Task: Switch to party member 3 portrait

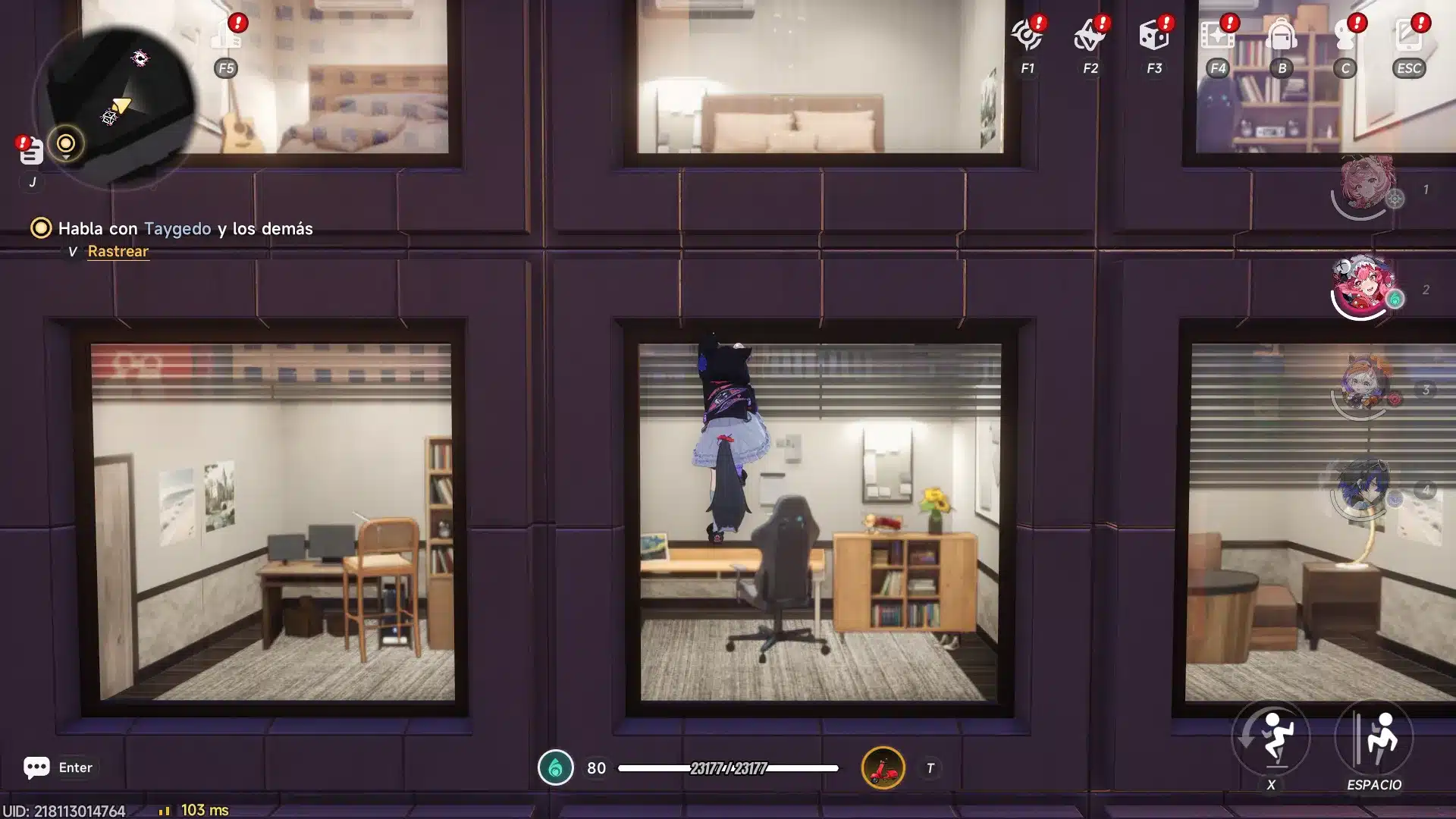Action: click(1363, 387)
